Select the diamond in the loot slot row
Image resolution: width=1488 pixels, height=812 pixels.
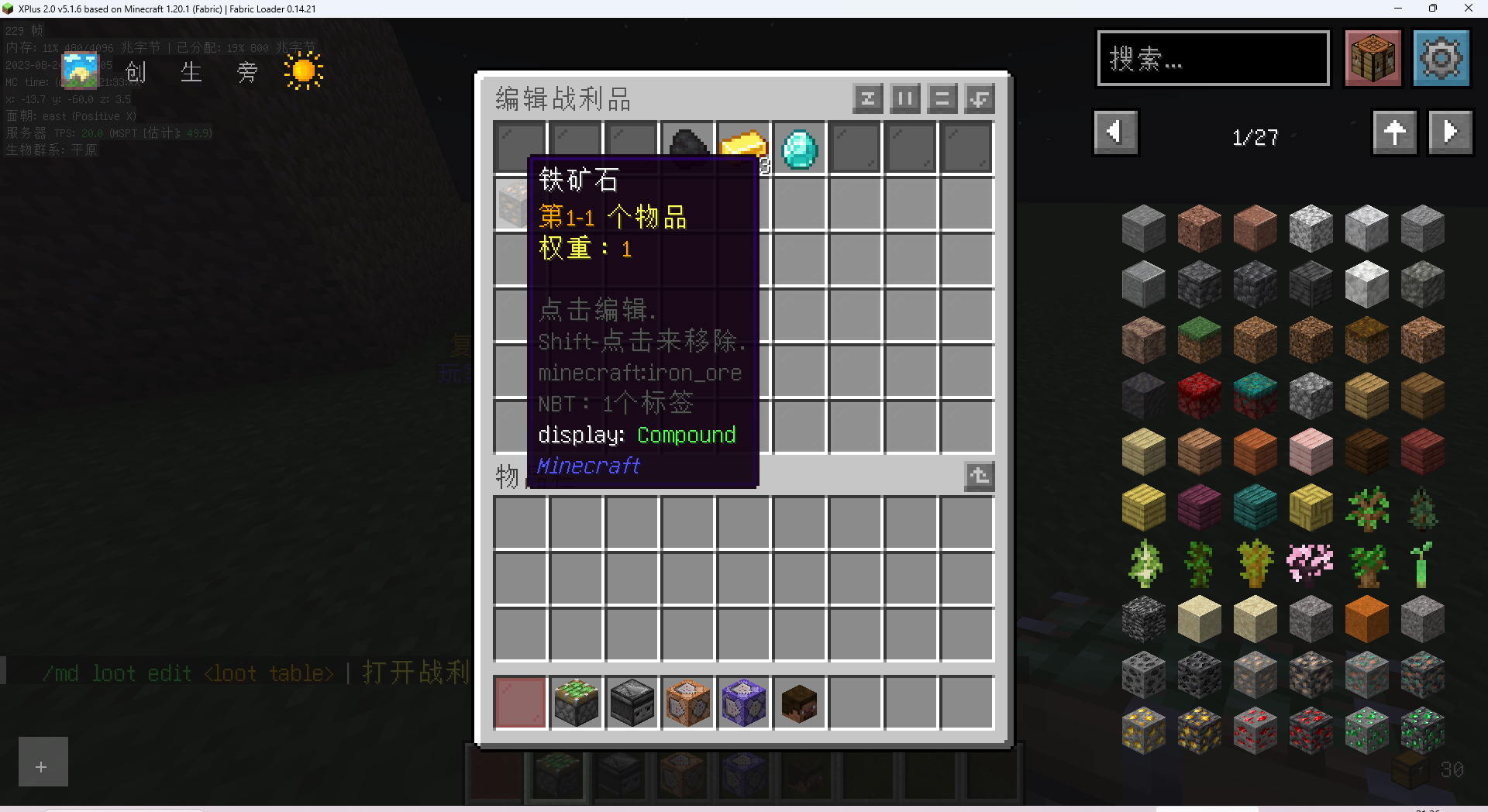[799, 149]
